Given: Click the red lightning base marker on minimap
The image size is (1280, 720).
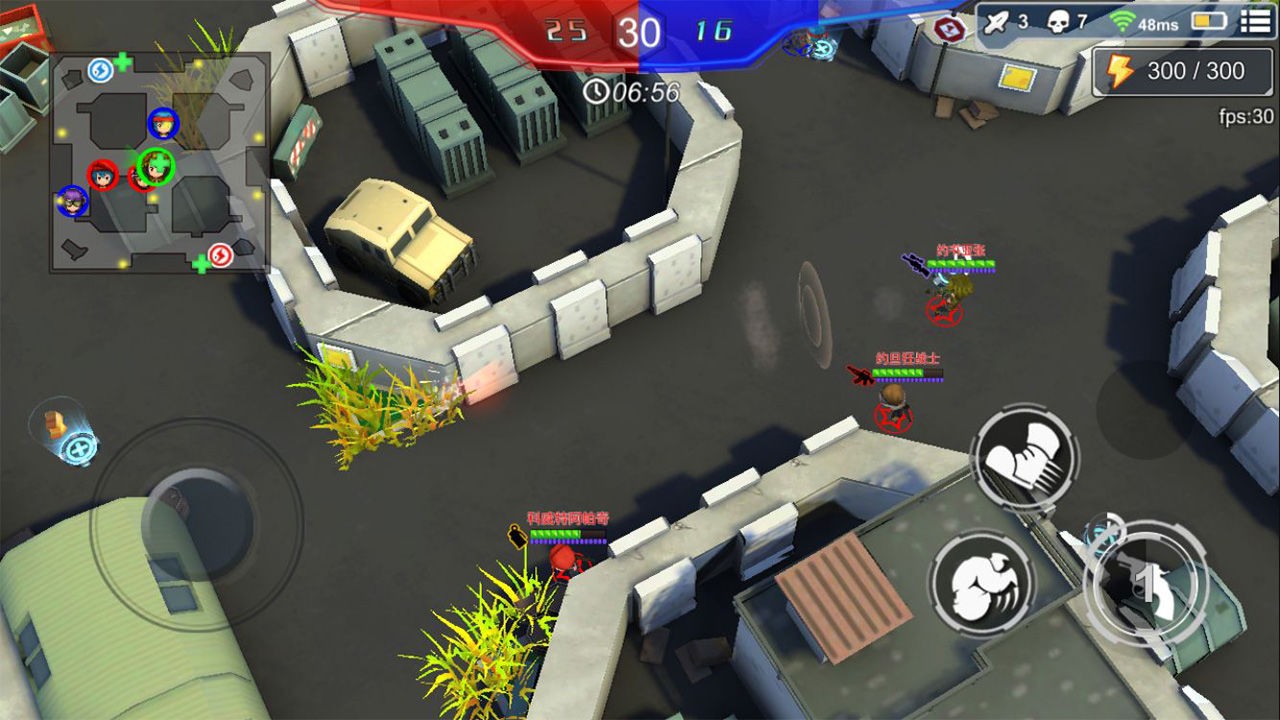Looking at the screenshot, I should (x=221, y=255).
